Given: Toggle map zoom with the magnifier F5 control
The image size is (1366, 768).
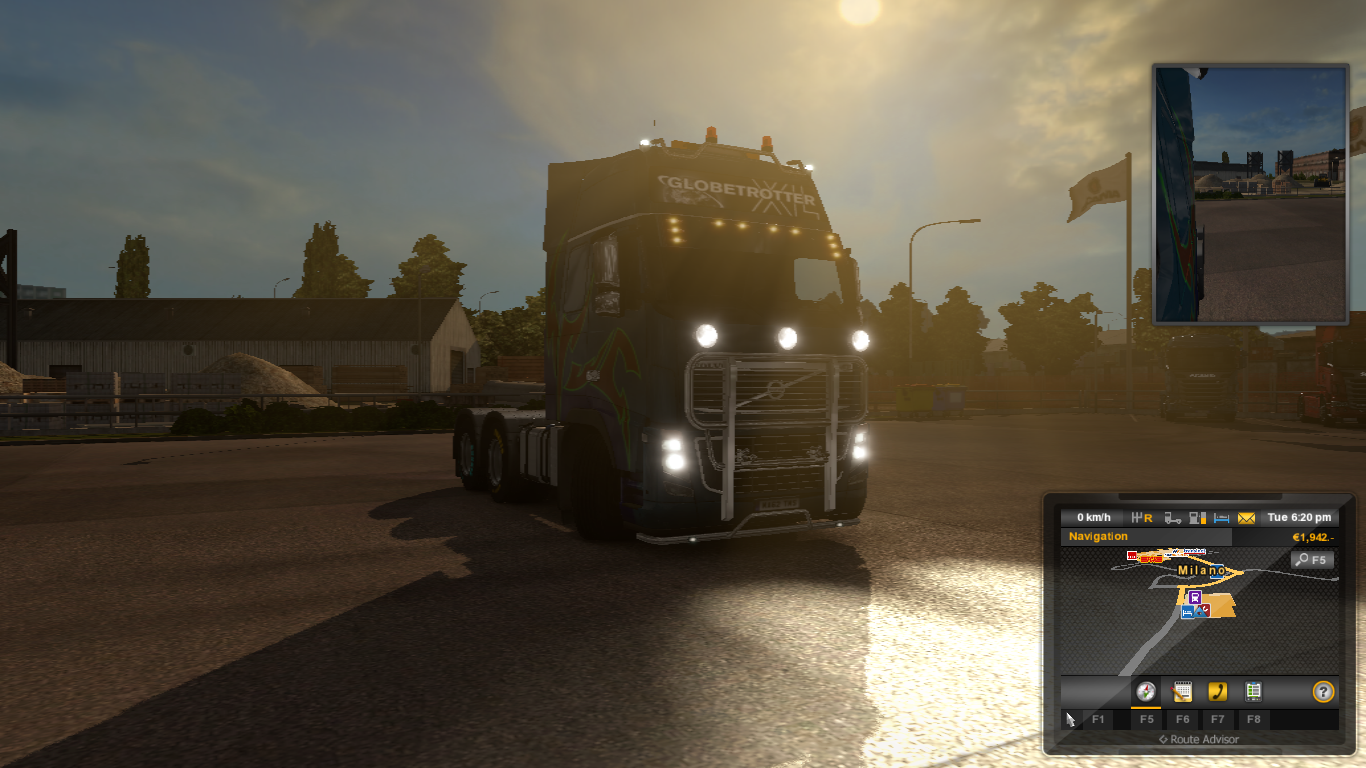Looking at the screenshot, I should pyautogui.click(x=1312, y=559).
